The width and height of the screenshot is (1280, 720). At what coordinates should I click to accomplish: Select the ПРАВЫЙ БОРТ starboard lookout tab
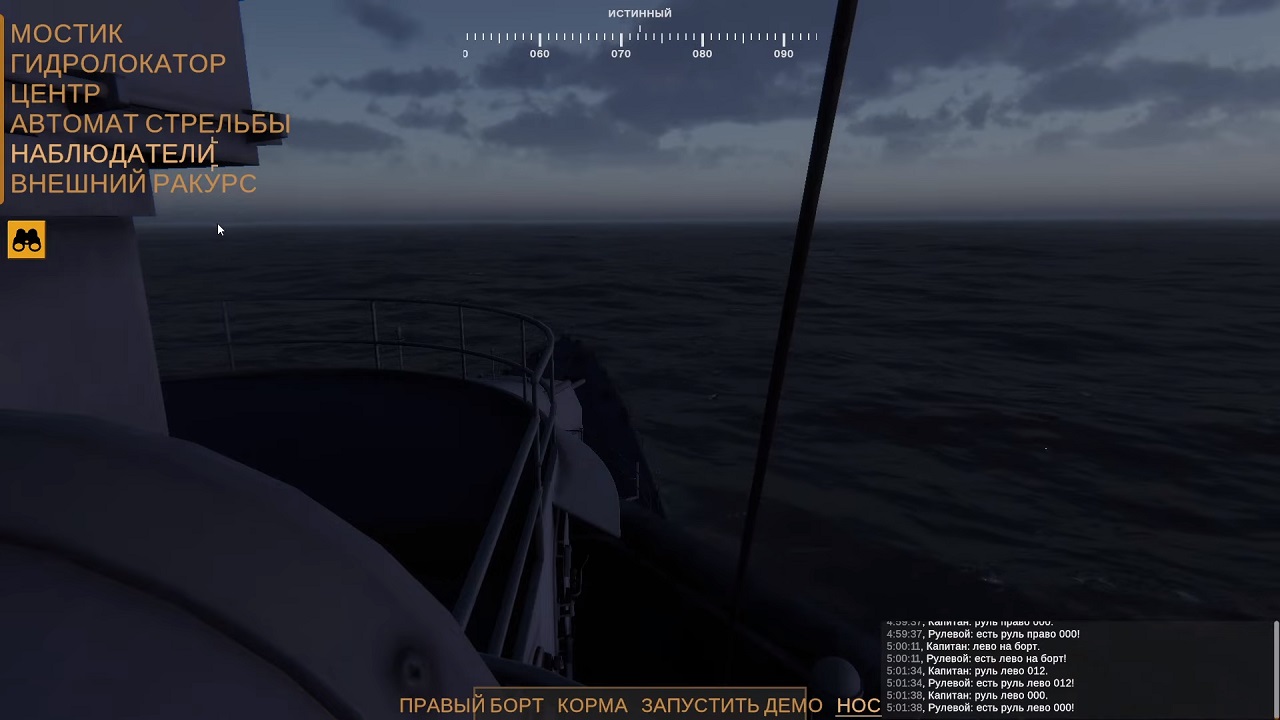click(x=469, y=705)
